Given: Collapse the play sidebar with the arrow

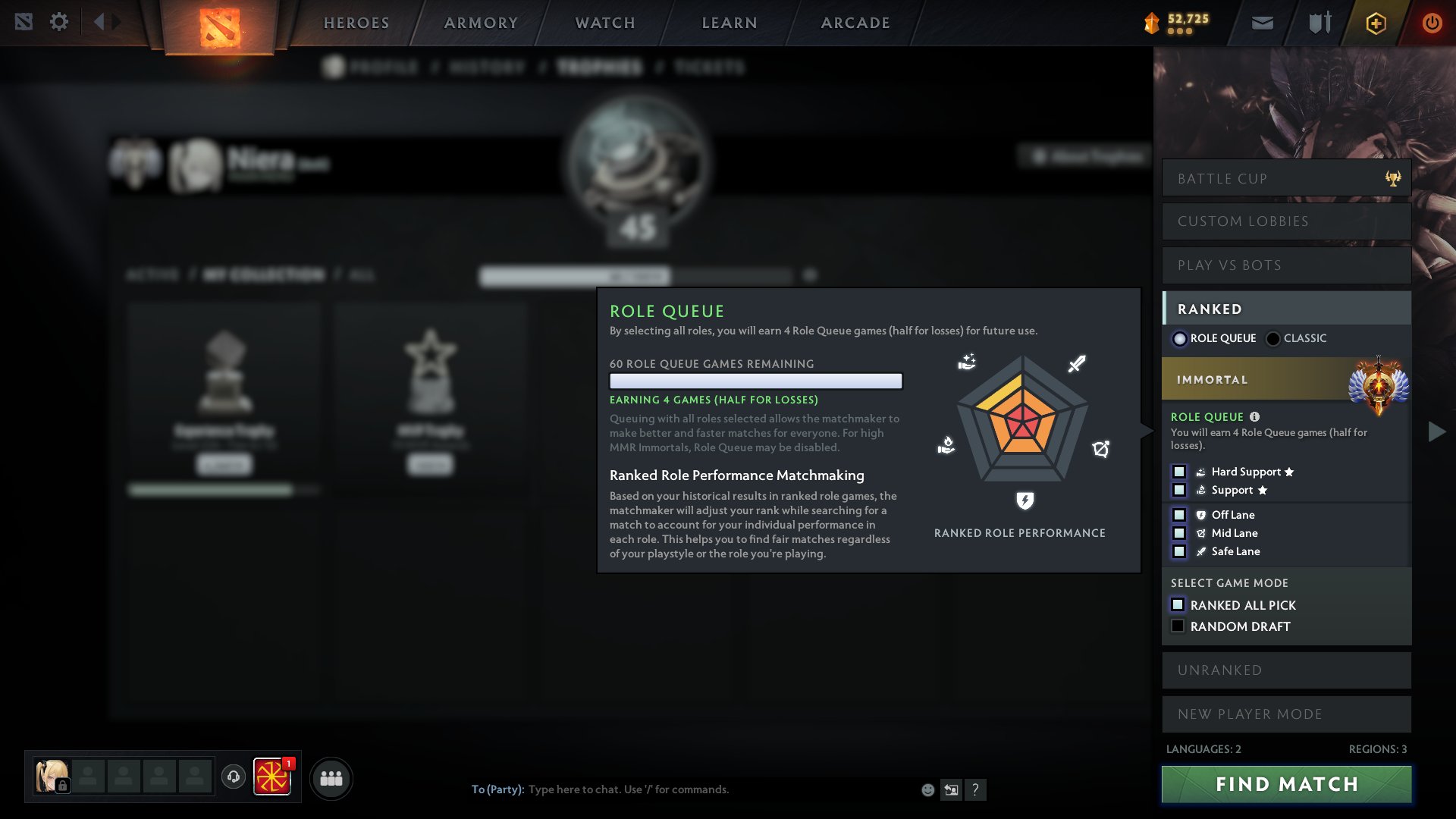Looking at the screenshot, I should tap(1435, 431).
